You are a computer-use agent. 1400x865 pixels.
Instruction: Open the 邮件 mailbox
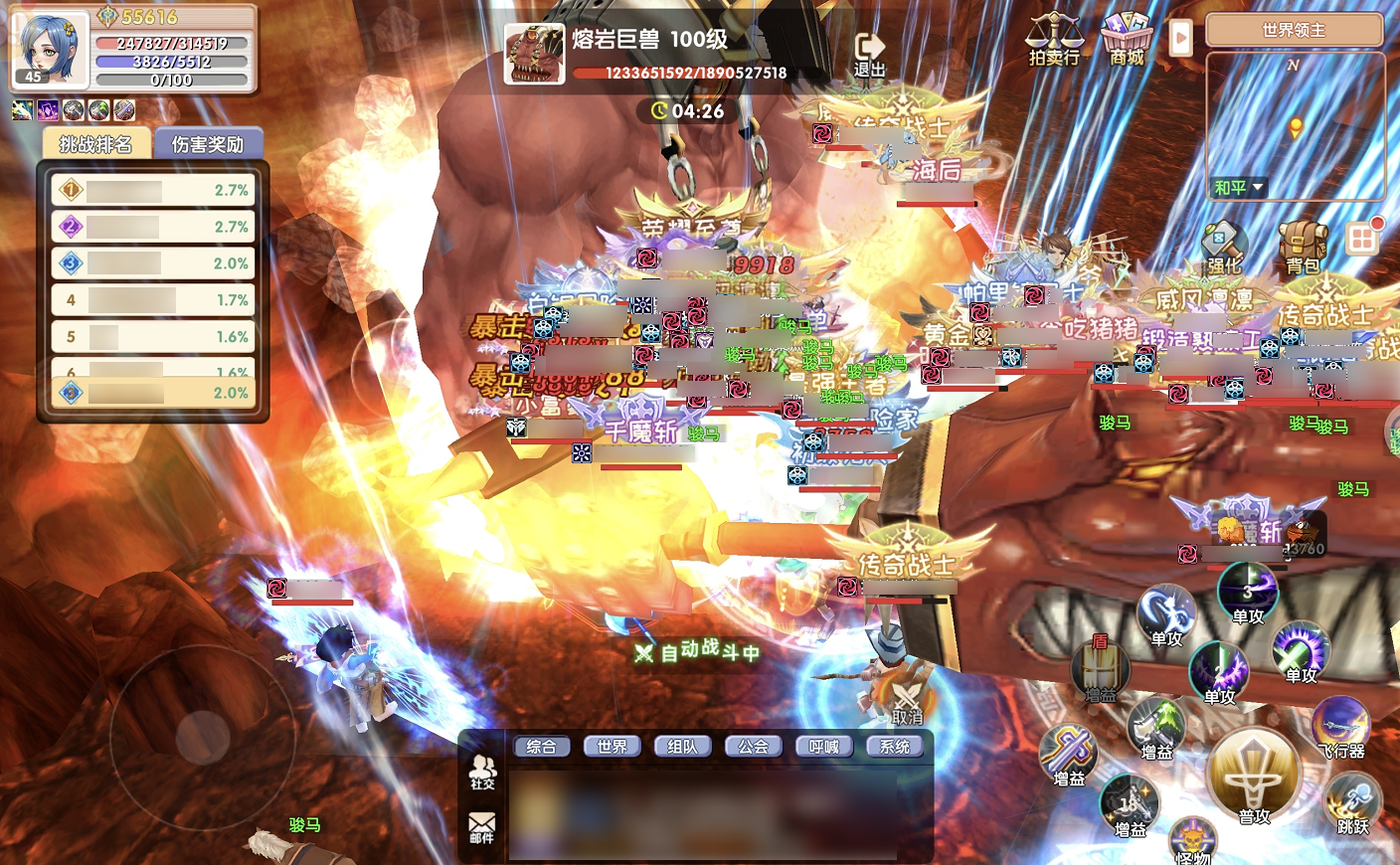pos(482,827)
